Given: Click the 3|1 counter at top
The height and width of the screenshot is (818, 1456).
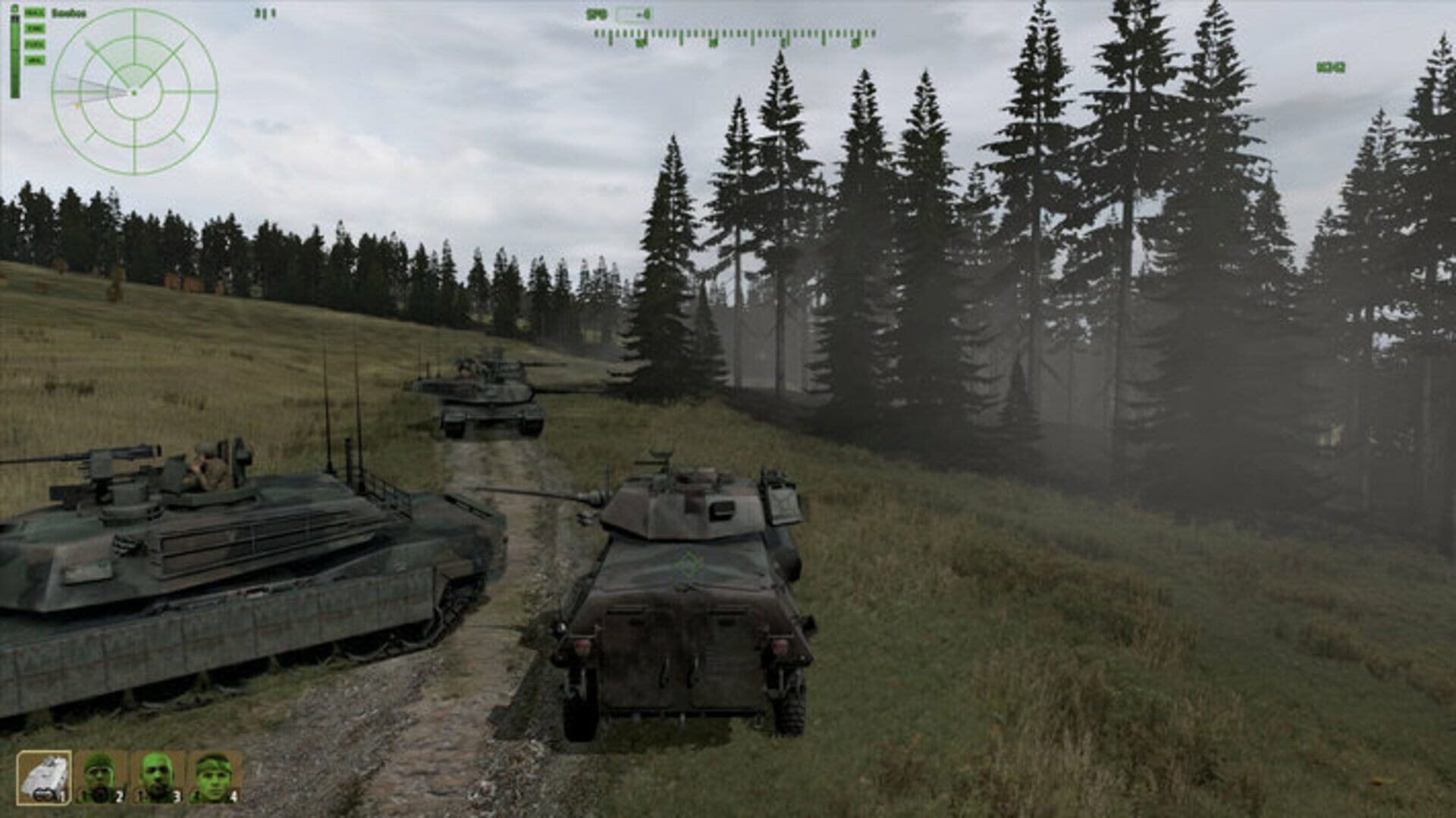Looking at the screenshot, I should coord(265,13).
